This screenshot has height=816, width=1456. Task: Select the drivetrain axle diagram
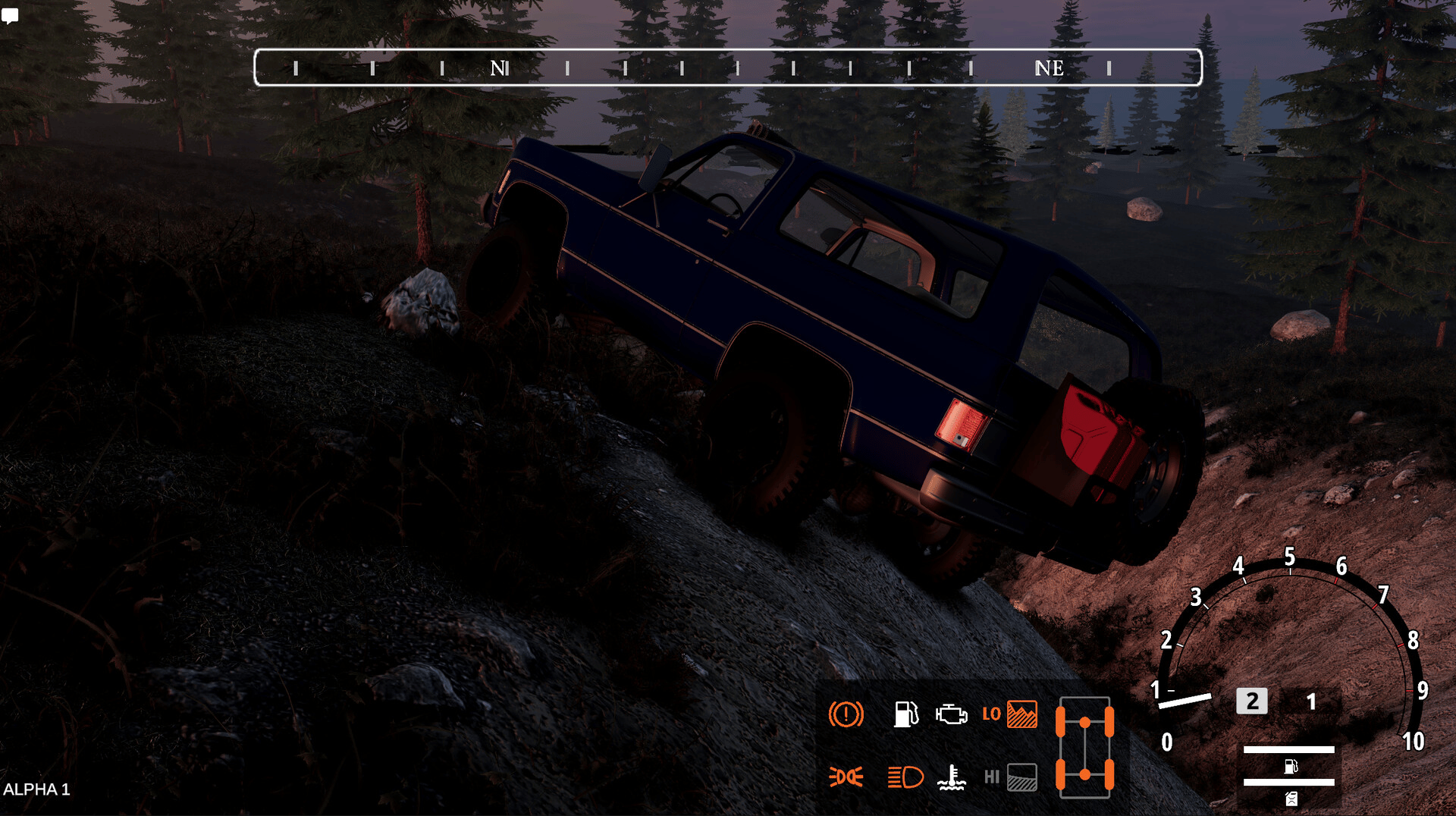pos(1084,748)
